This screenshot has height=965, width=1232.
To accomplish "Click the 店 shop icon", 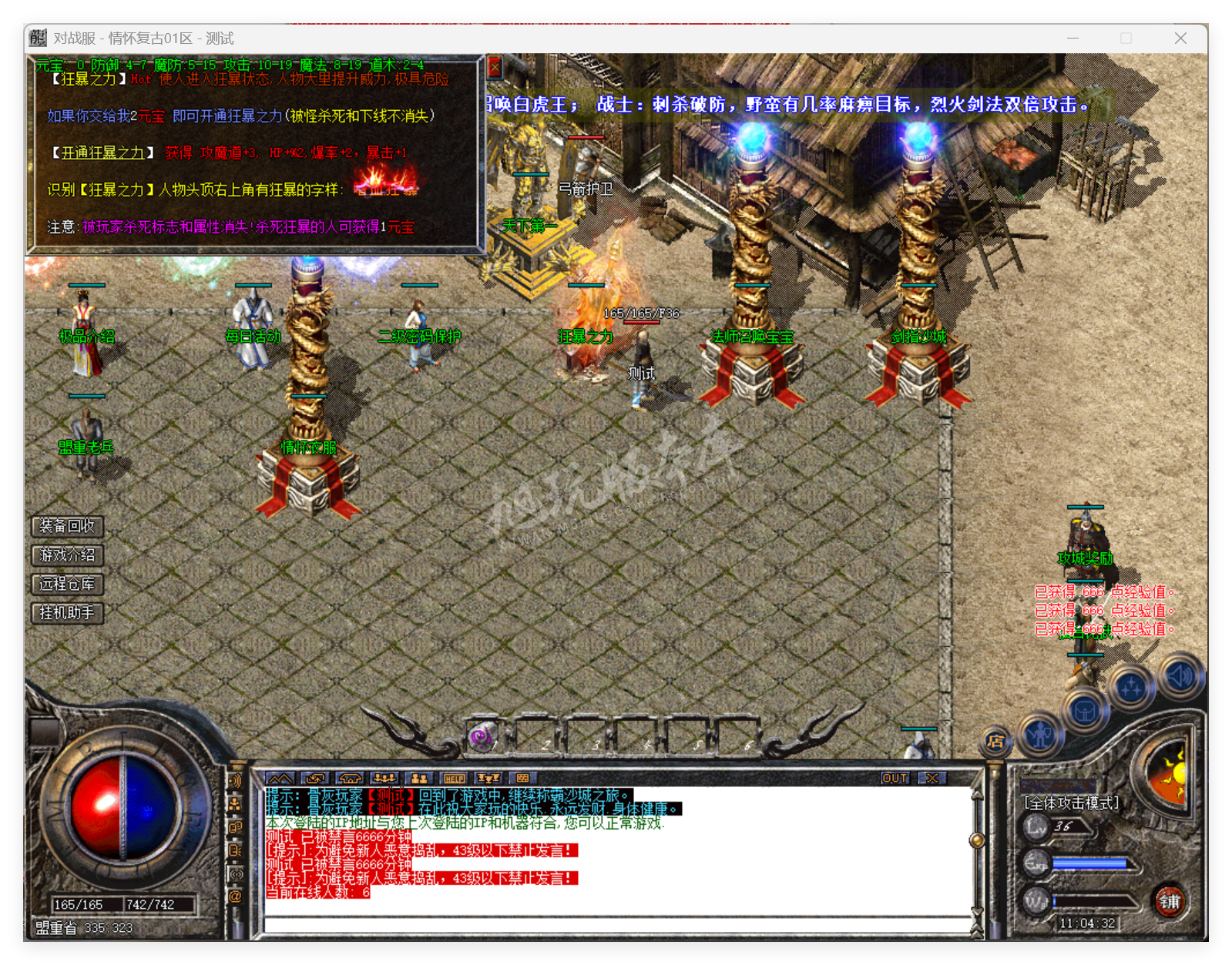I will tap(995, 740).
